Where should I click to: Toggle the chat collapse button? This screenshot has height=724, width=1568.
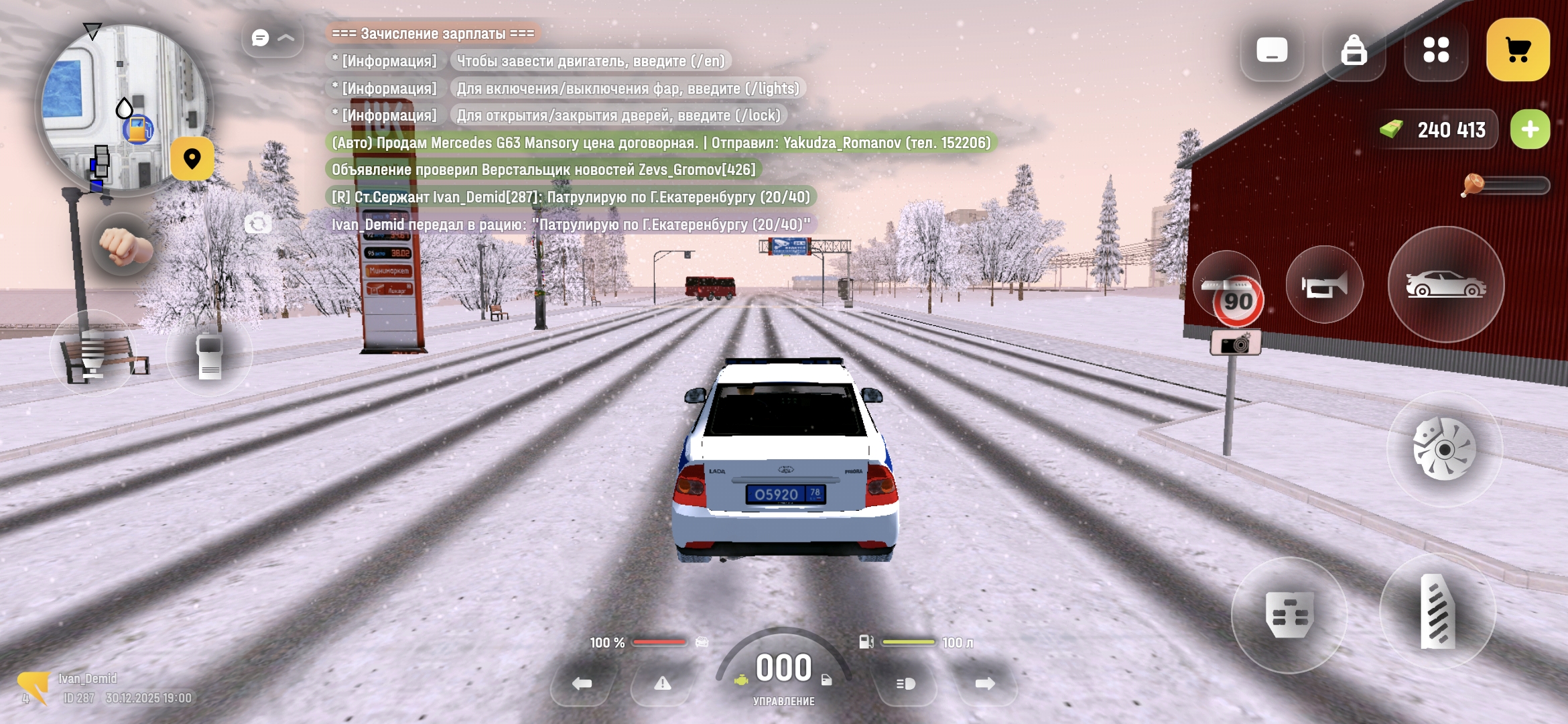(x=273, y=38)
